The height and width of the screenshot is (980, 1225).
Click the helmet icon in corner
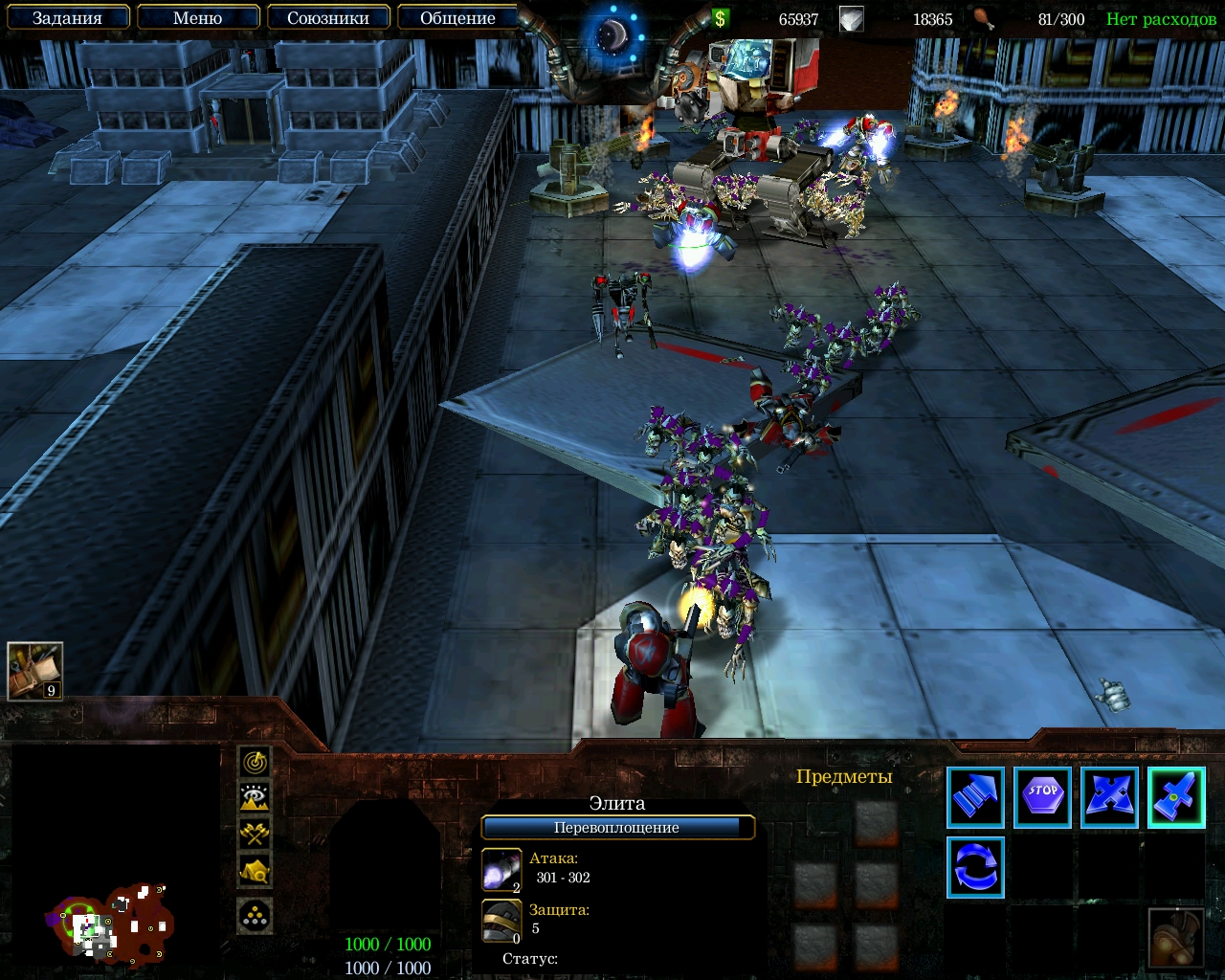click(1176, 938)
